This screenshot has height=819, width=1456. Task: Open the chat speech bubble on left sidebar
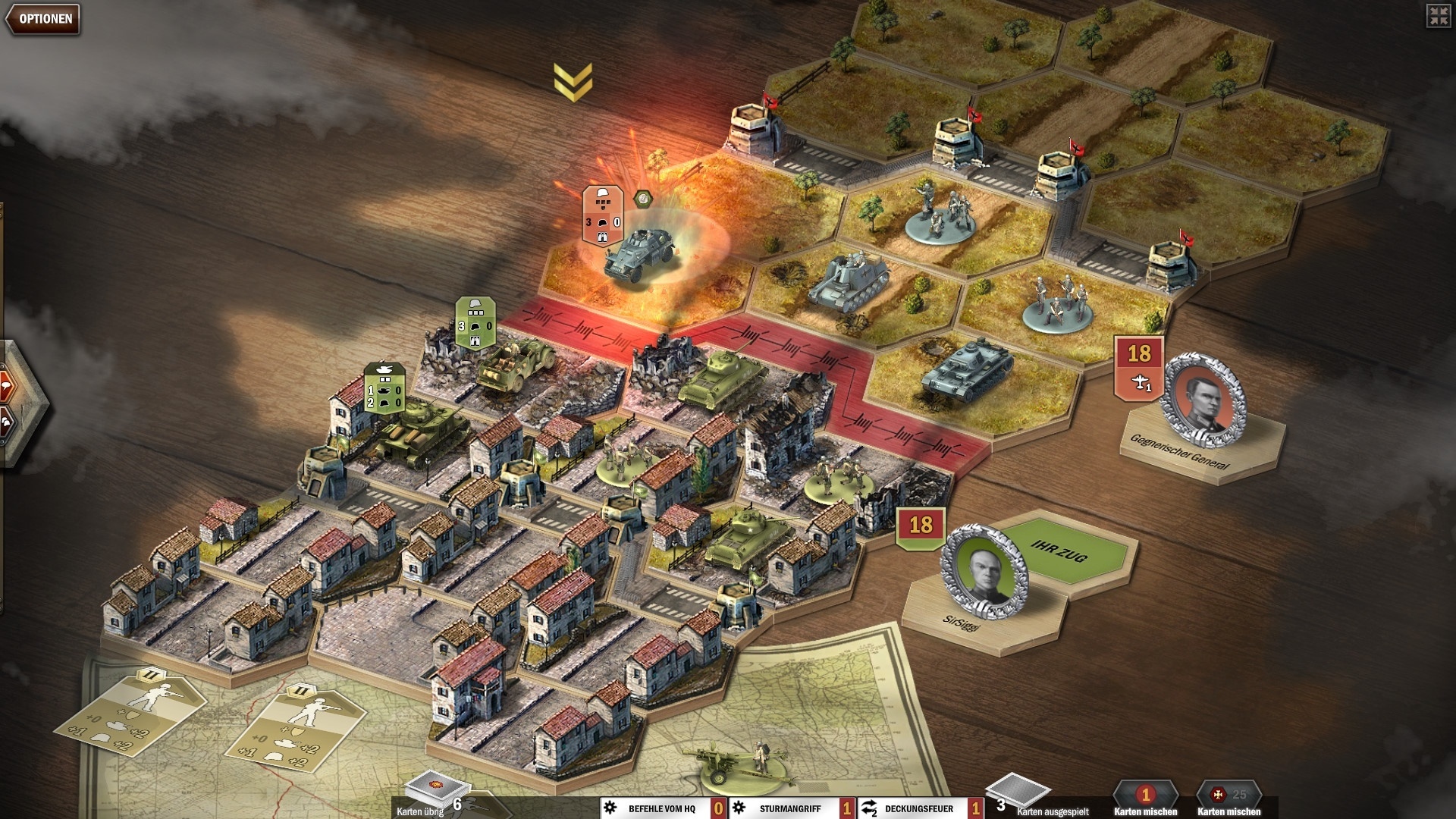[x=5, y=384]
